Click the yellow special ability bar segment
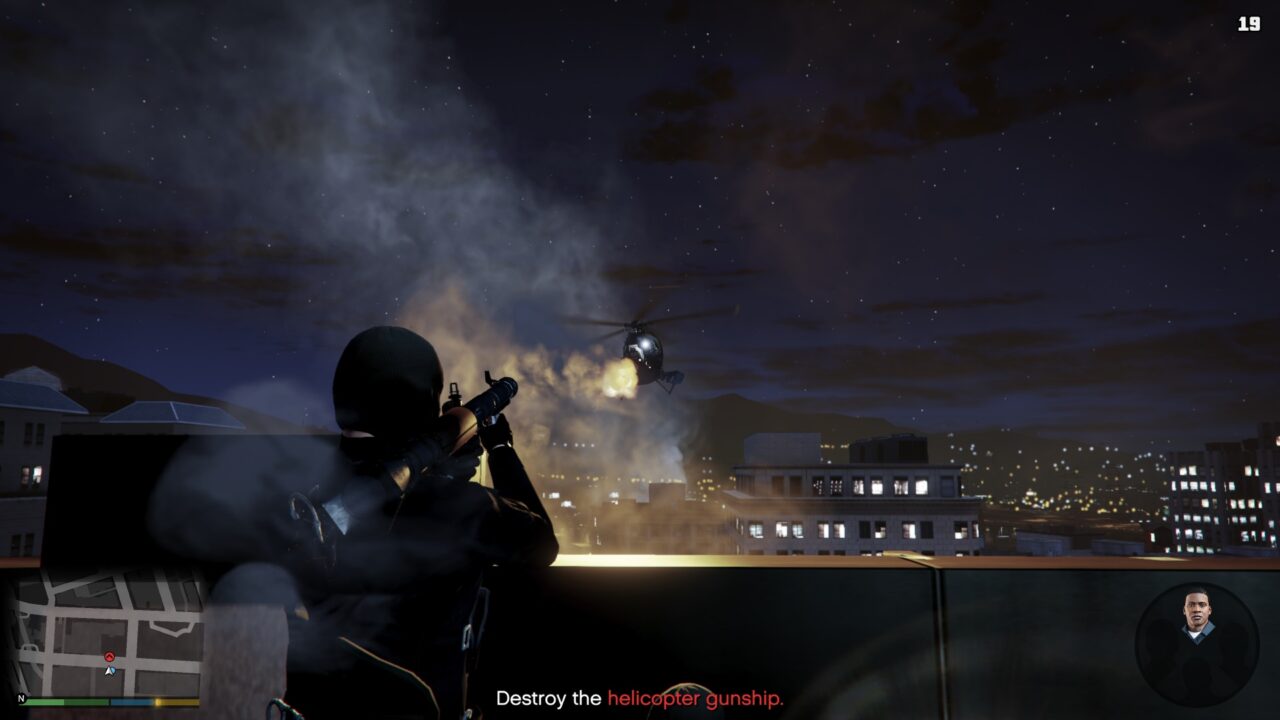This screenshot has width=1280, height=720. [175, 702]
